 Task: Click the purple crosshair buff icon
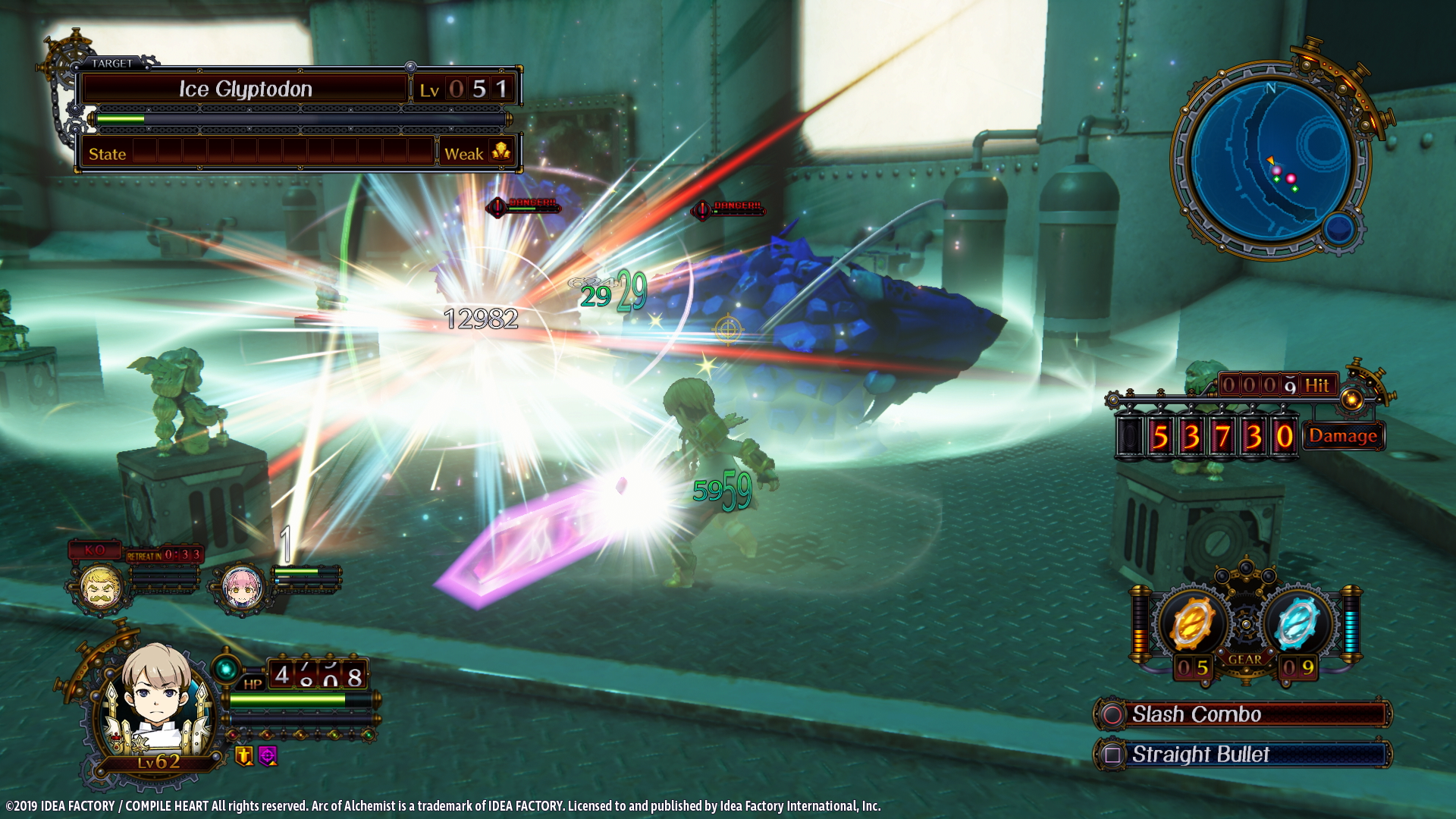click(x=268, y=756)
